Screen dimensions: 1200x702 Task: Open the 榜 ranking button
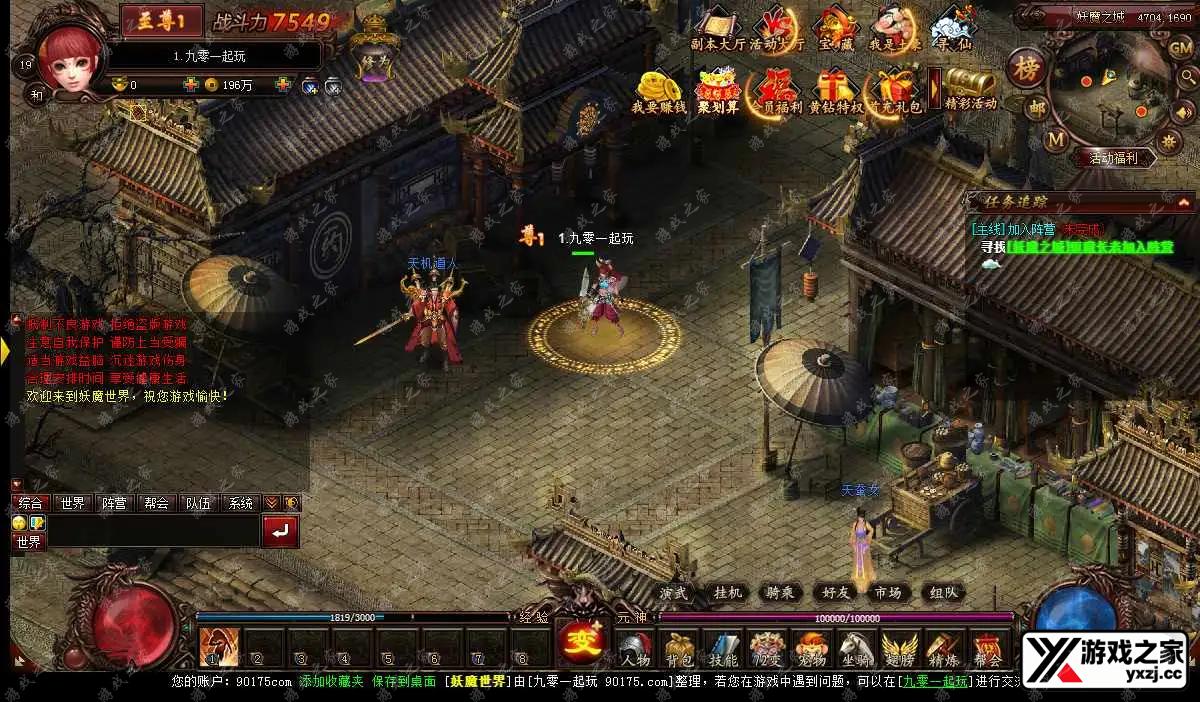point(1024,69)
